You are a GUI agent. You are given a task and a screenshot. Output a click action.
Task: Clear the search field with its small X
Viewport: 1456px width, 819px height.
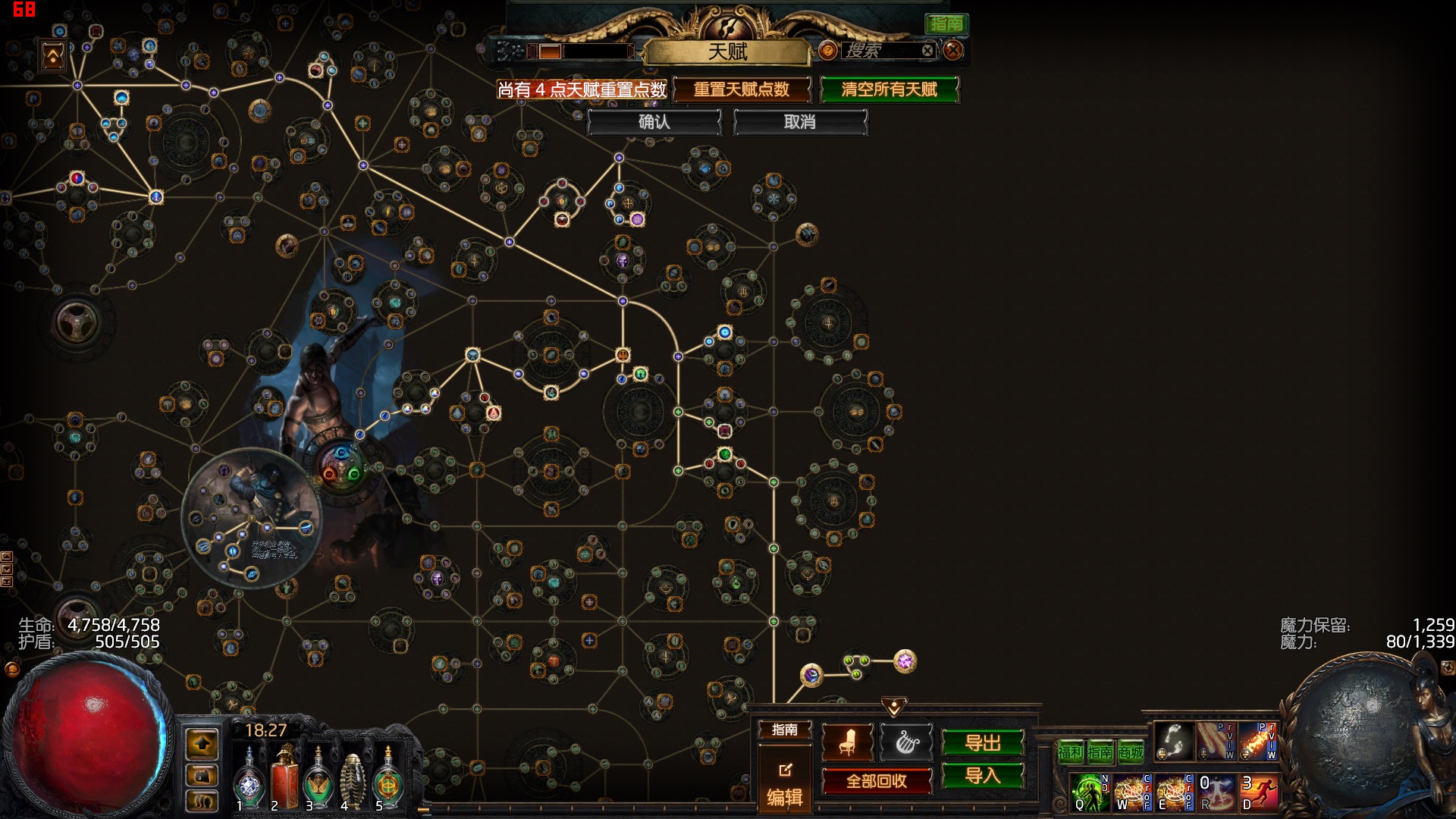927,51
